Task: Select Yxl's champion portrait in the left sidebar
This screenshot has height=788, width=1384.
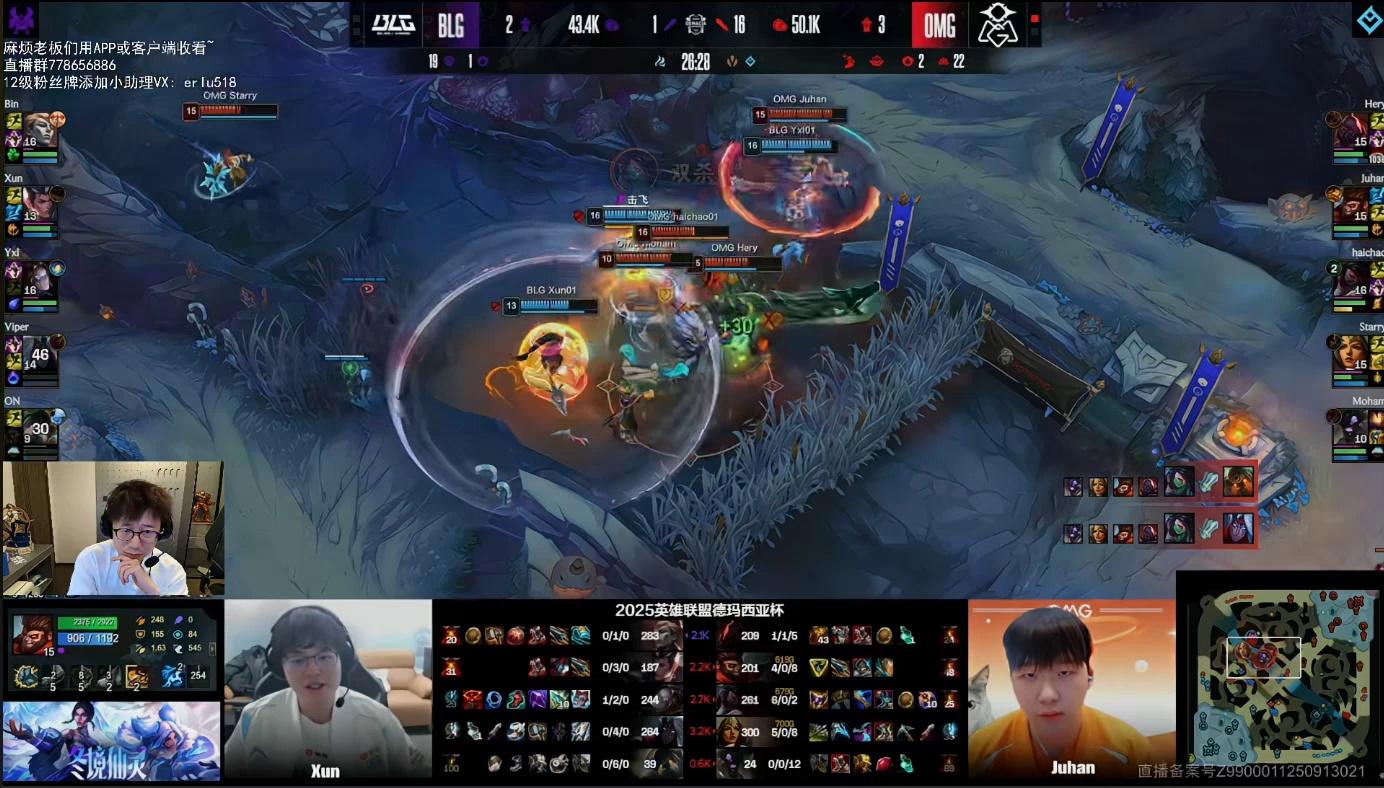Action: point(38,277)
